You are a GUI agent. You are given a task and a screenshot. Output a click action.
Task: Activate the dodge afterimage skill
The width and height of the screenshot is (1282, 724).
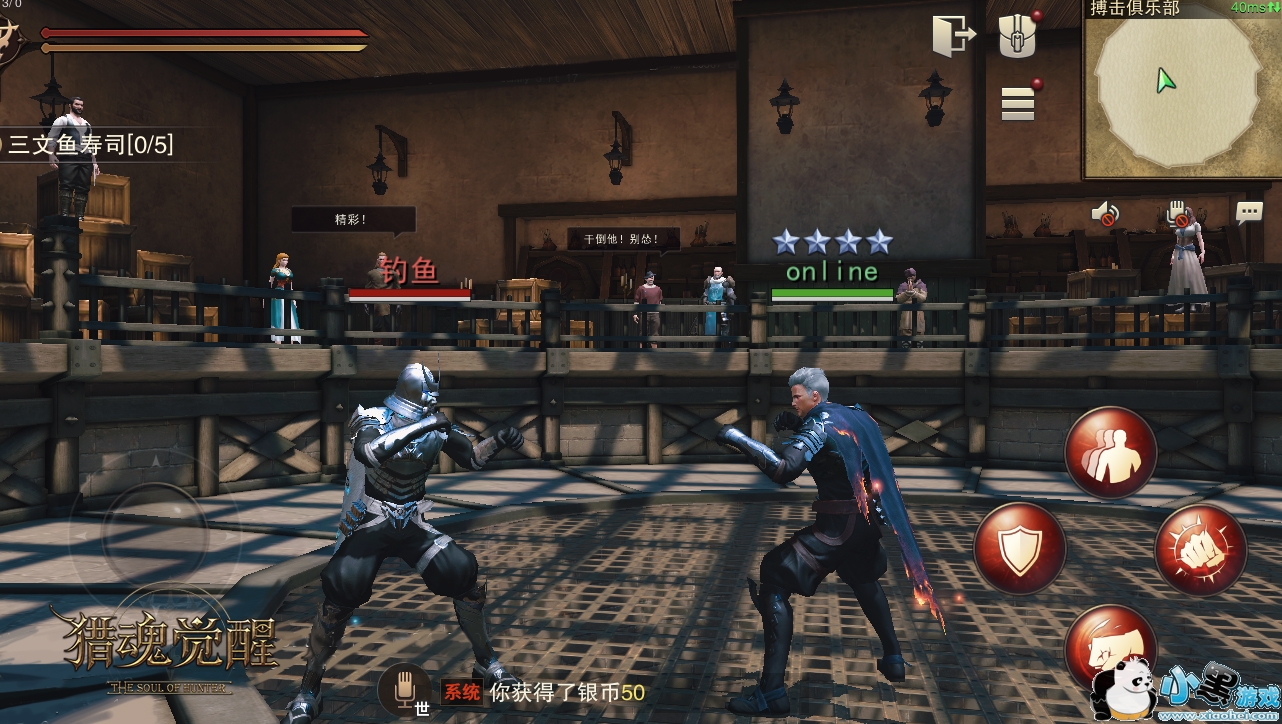point(1110,453)
